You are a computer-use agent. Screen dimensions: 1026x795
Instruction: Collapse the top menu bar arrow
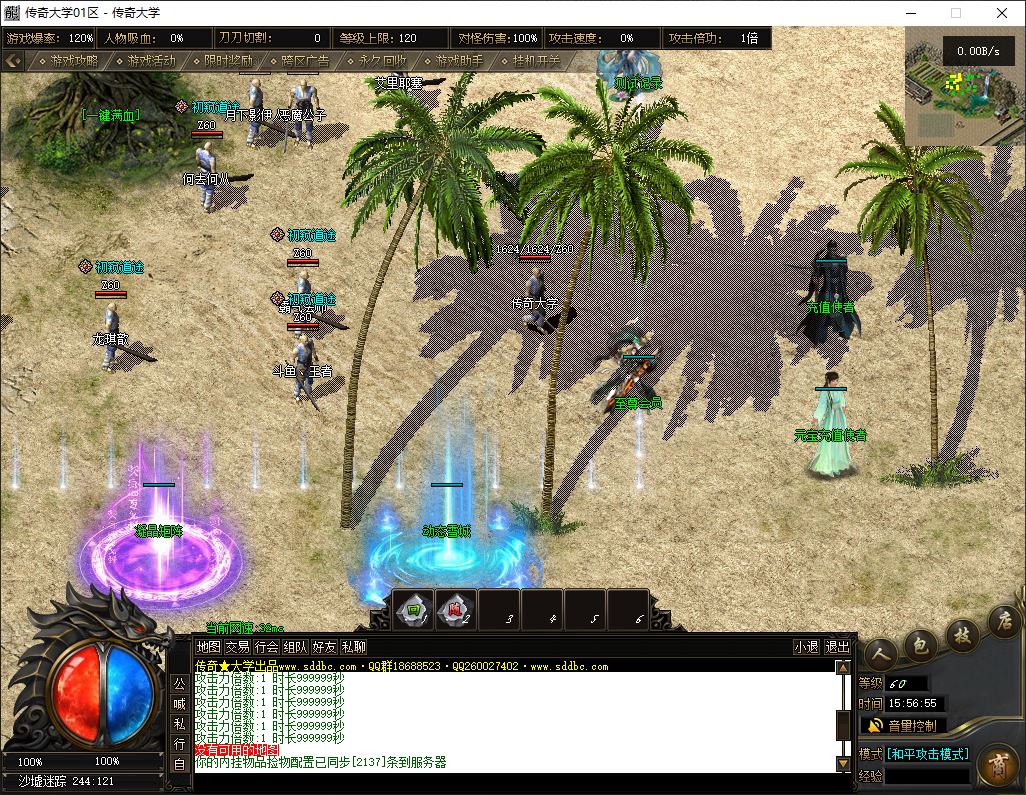(x=13, y=61)
